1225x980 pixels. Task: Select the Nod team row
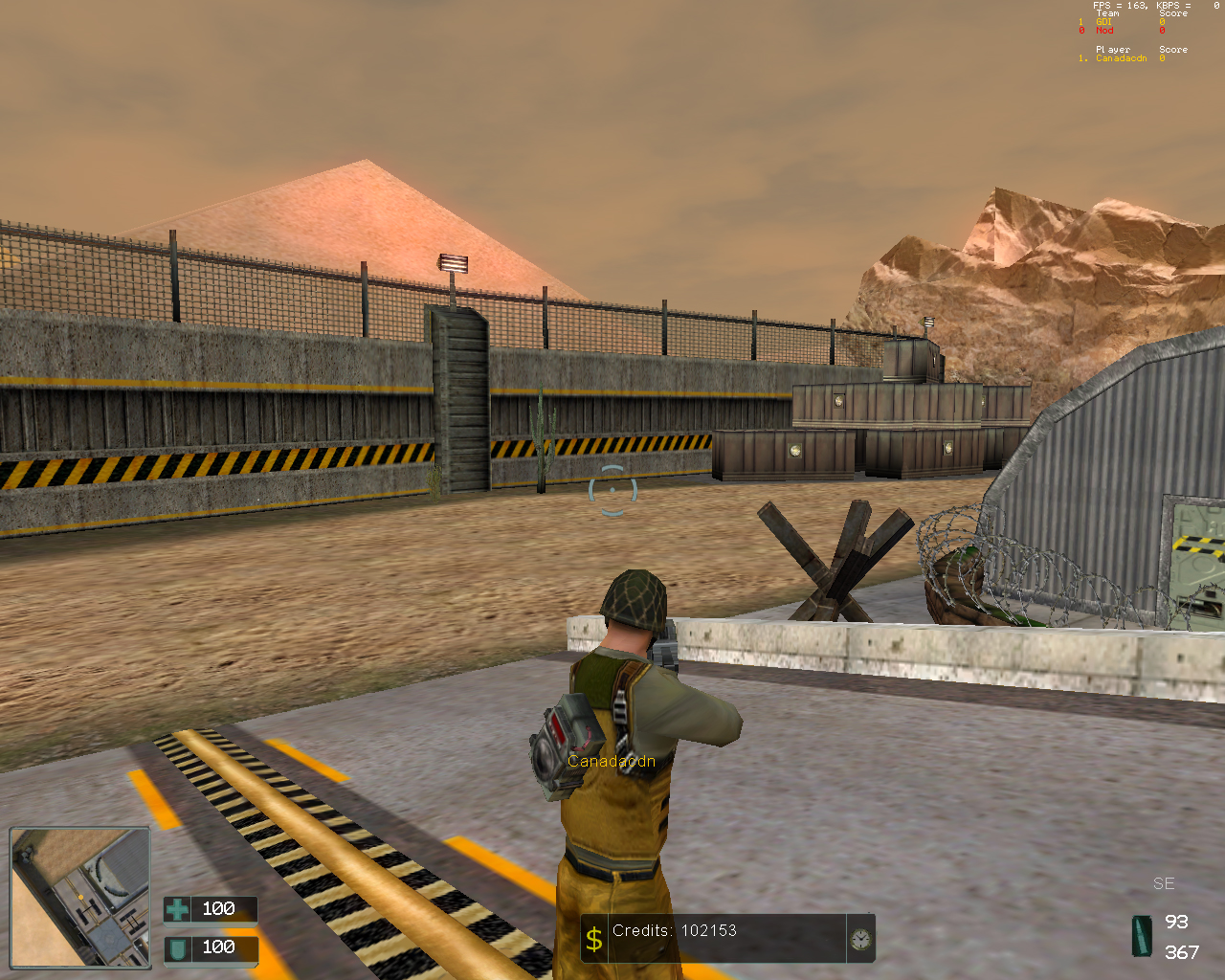[x=1104, y=31]
